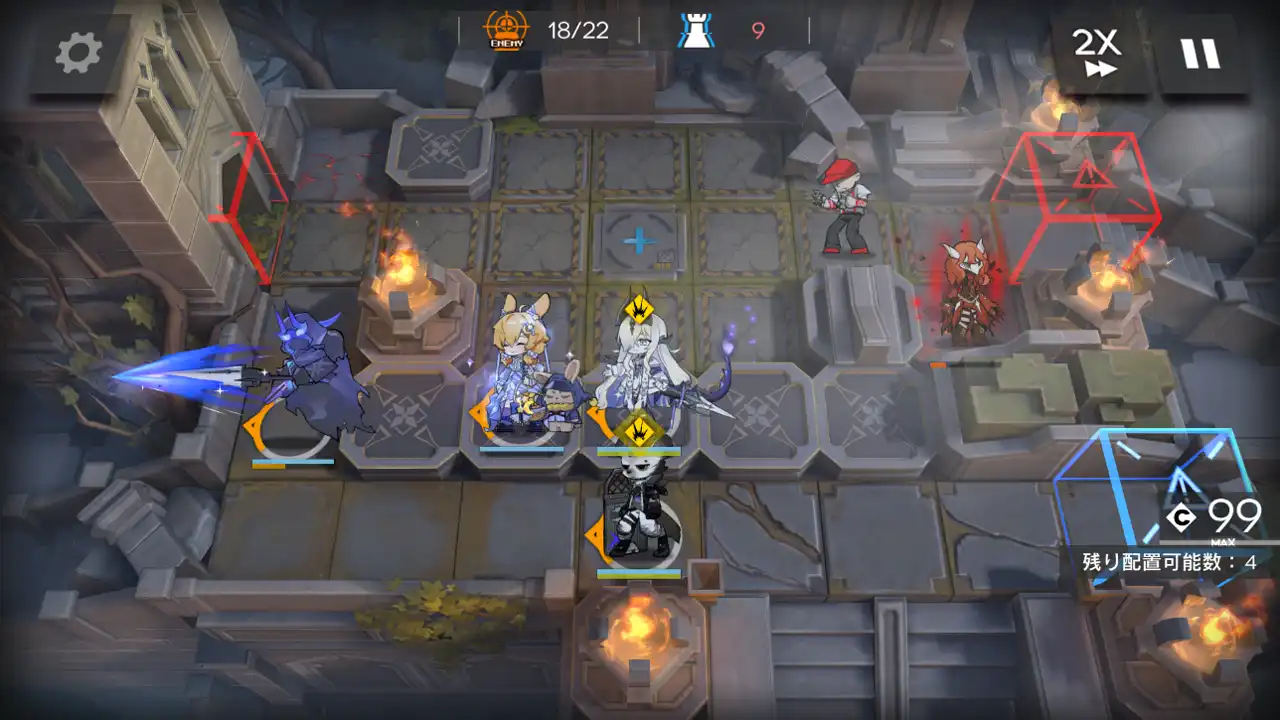
Task: Pause the battle
Action: tap(1201, 52)
